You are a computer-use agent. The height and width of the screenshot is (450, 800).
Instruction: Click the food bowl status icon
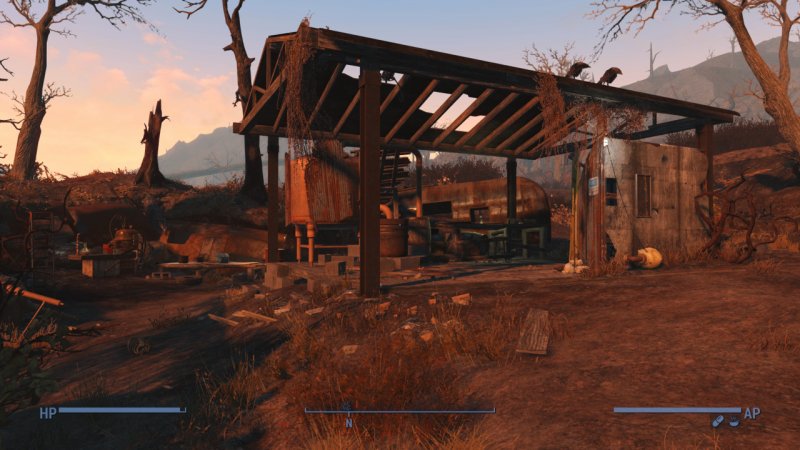coord(733,421)
